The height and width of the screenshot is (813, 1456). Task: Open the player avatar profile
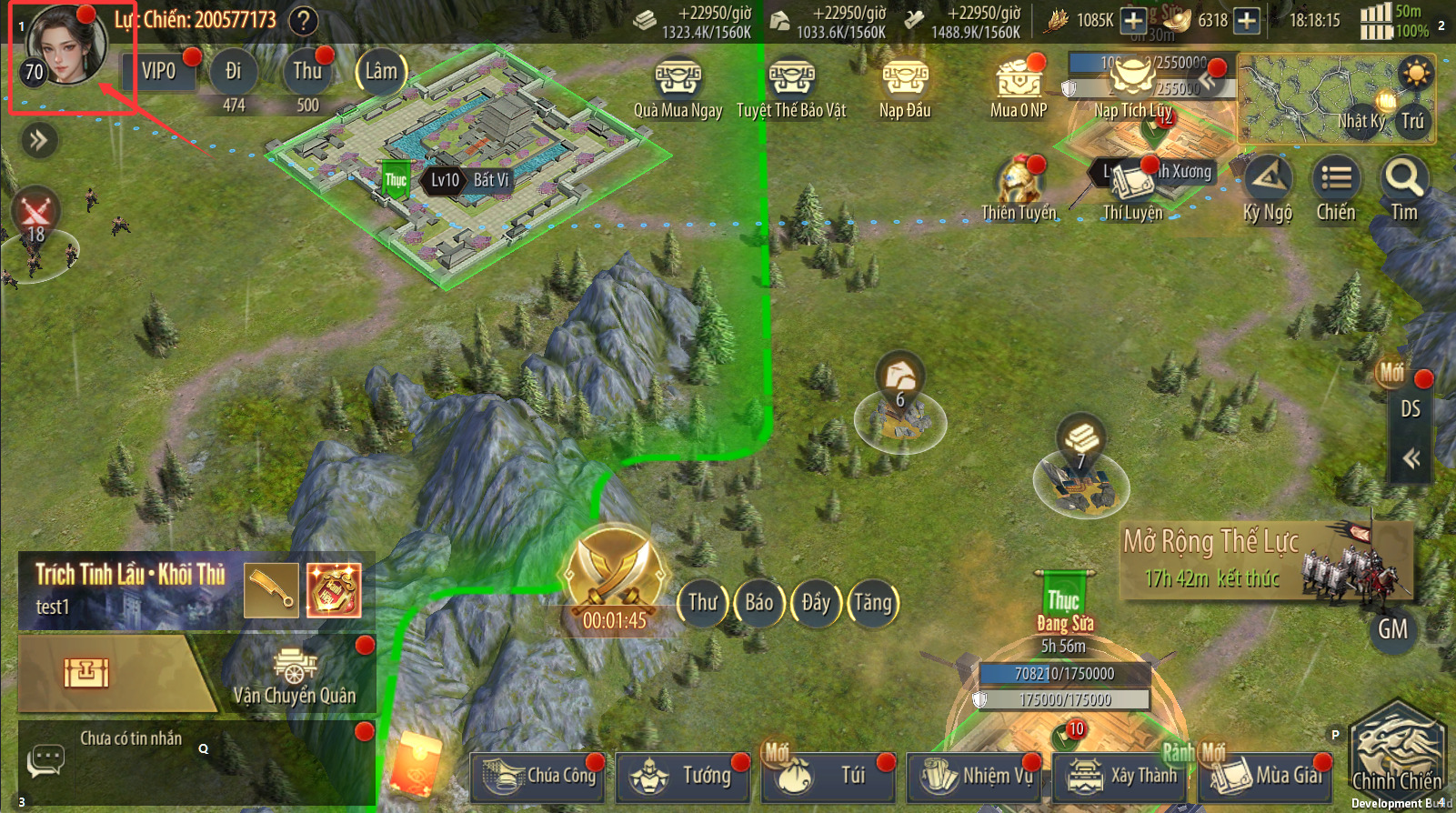65,45
